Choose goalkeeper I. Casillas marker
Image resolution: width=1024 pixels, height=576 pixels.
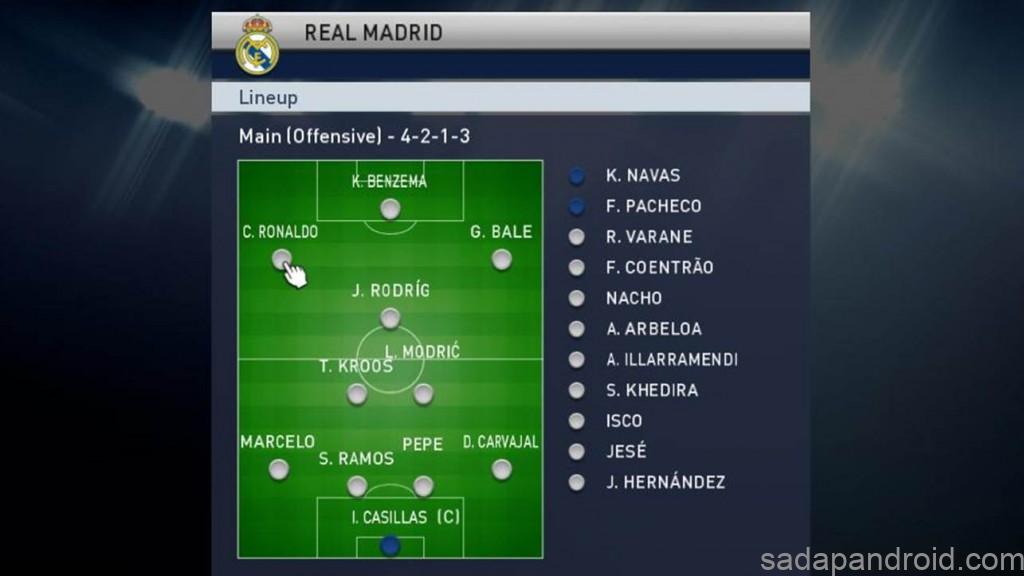click(390, 545)
